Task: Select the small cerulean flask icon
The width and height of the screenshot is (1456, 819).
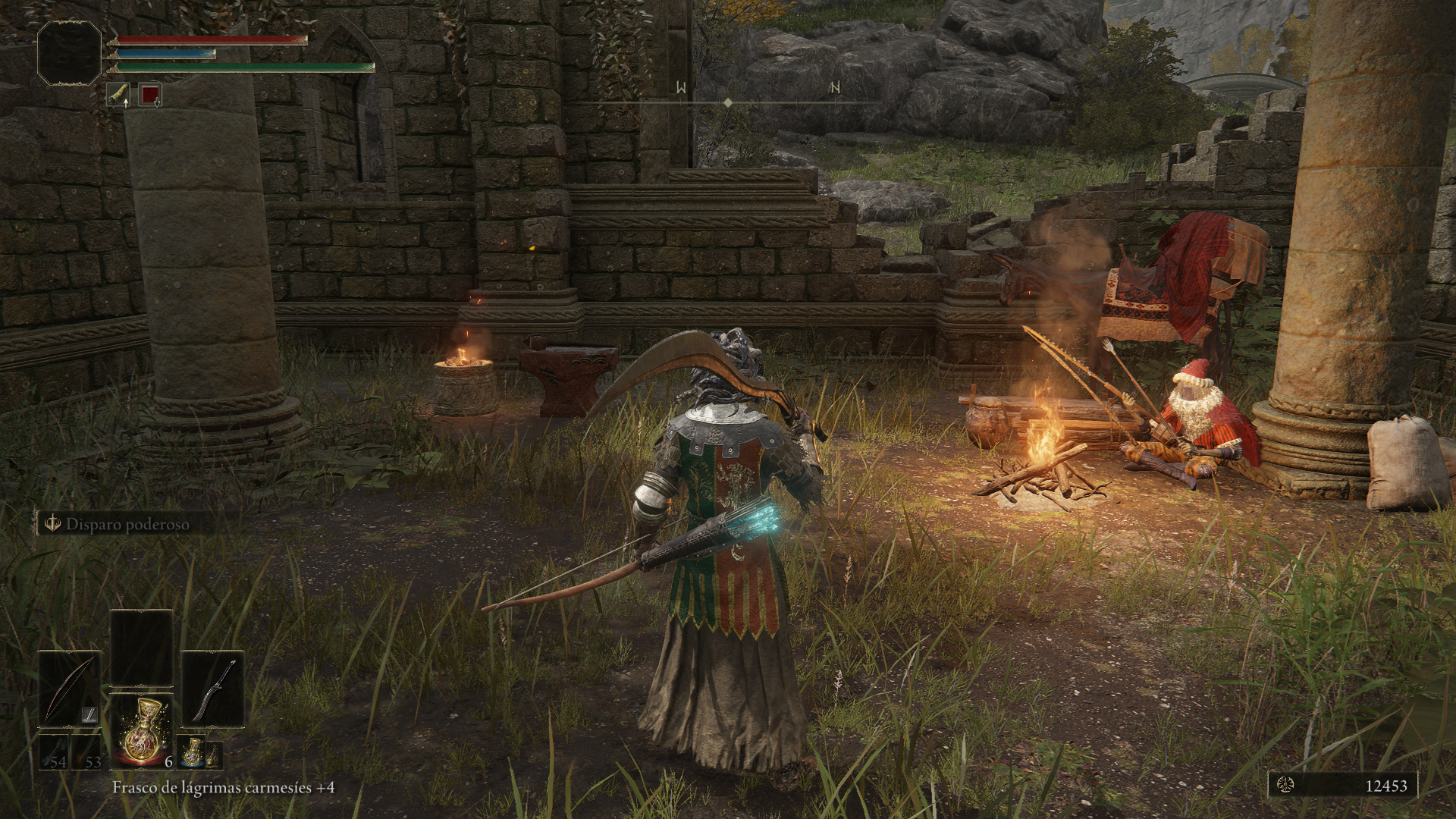Action: pos(192,752)
